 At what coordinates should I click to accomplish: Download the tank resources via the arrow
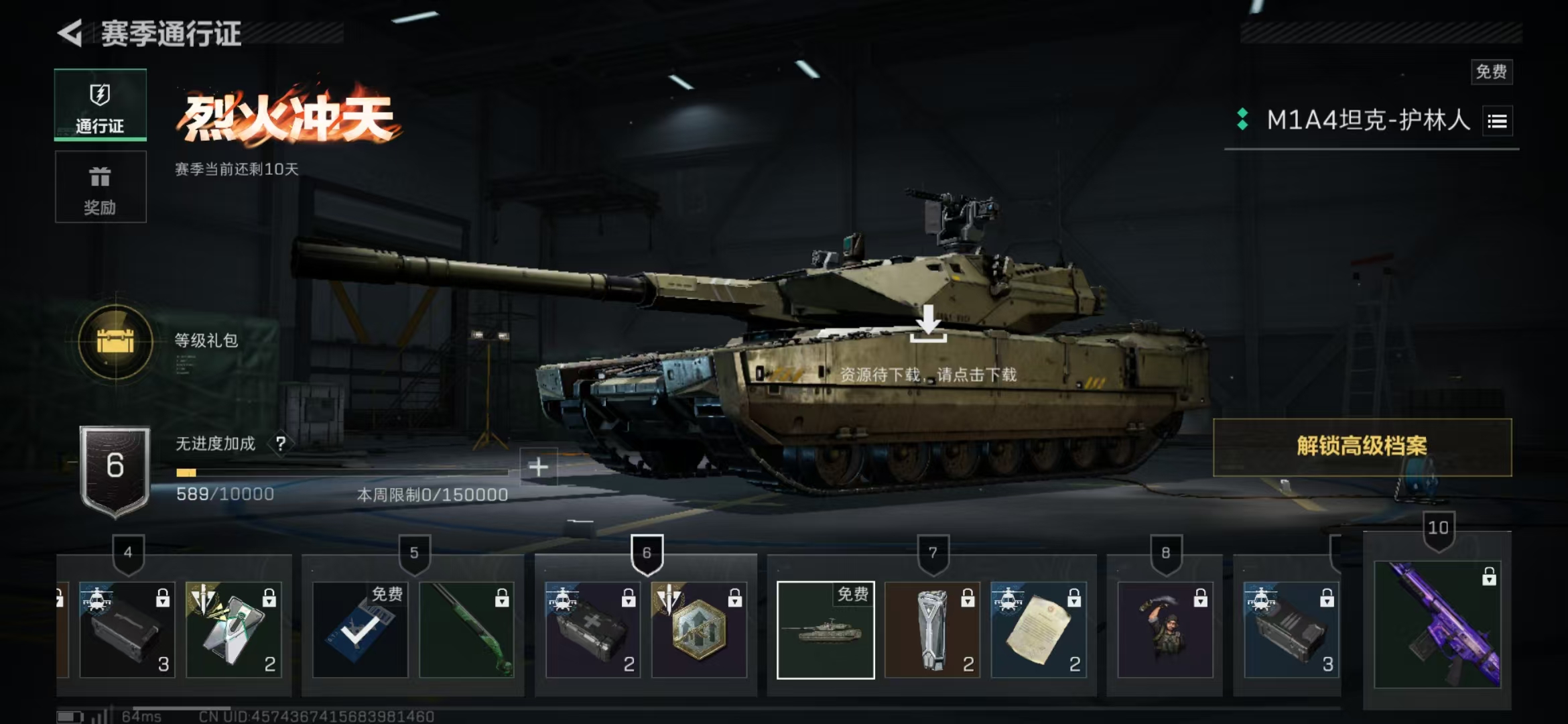[x=929, y=324]
